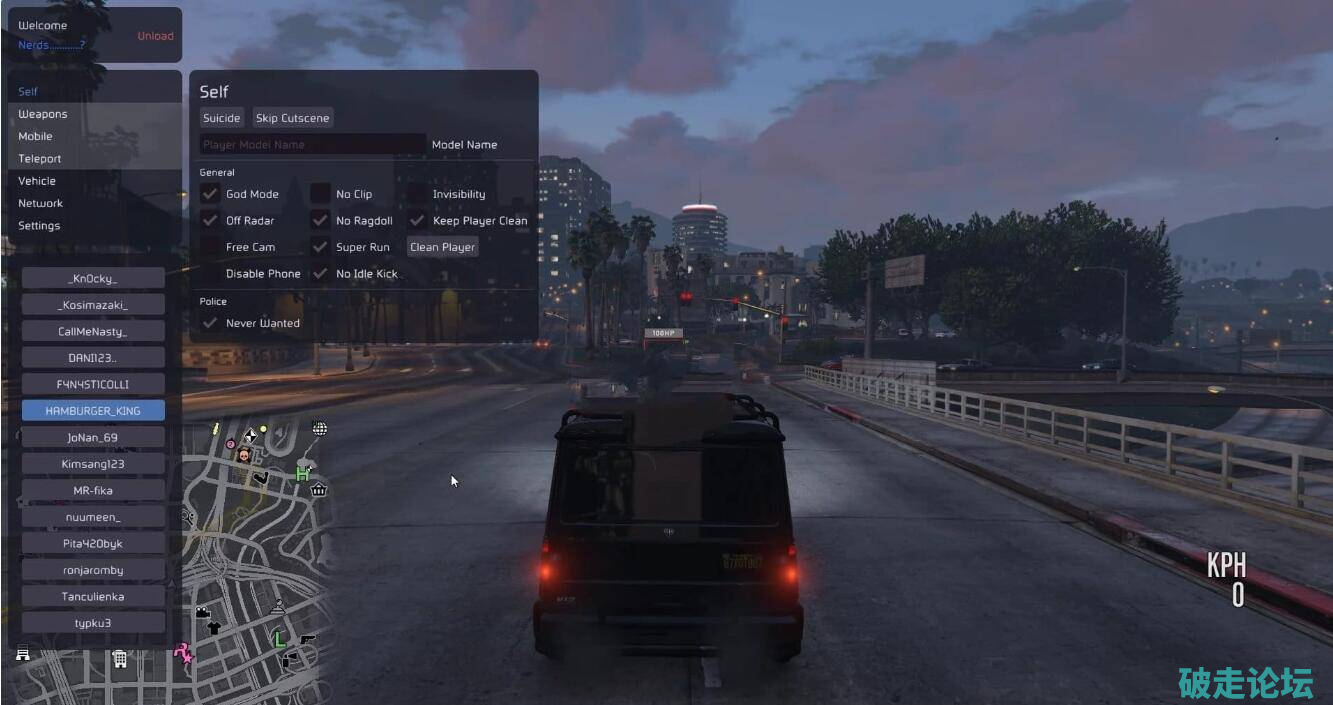1333x705 pixels.
Task: Toggle the Never Wanted checkbox
Action: coord(210,323)
